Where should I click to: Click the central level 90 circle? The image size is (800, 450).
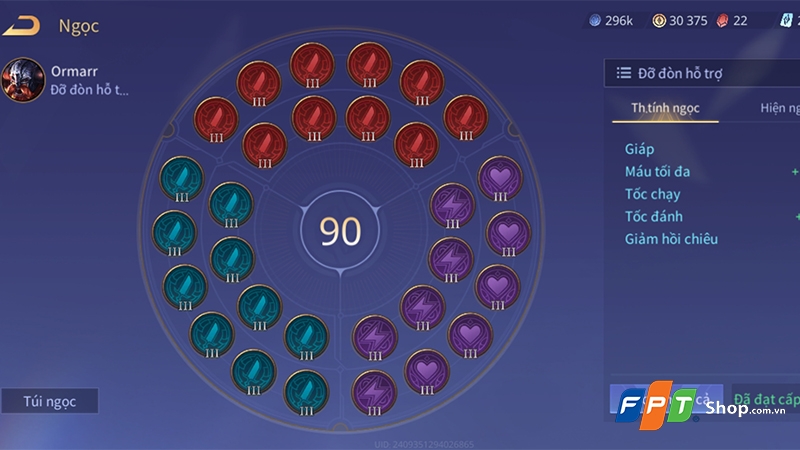340,231
